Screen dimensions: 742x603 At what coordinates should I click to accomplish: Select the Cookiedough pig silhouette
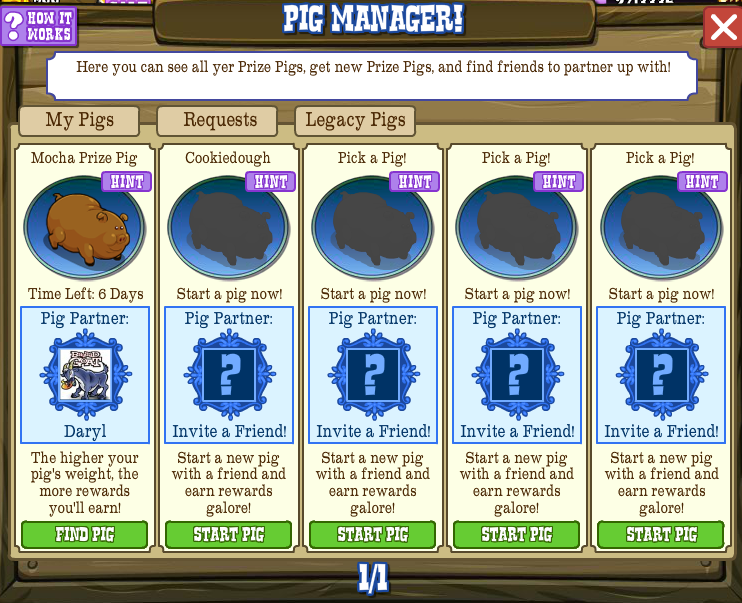[228, 228]
